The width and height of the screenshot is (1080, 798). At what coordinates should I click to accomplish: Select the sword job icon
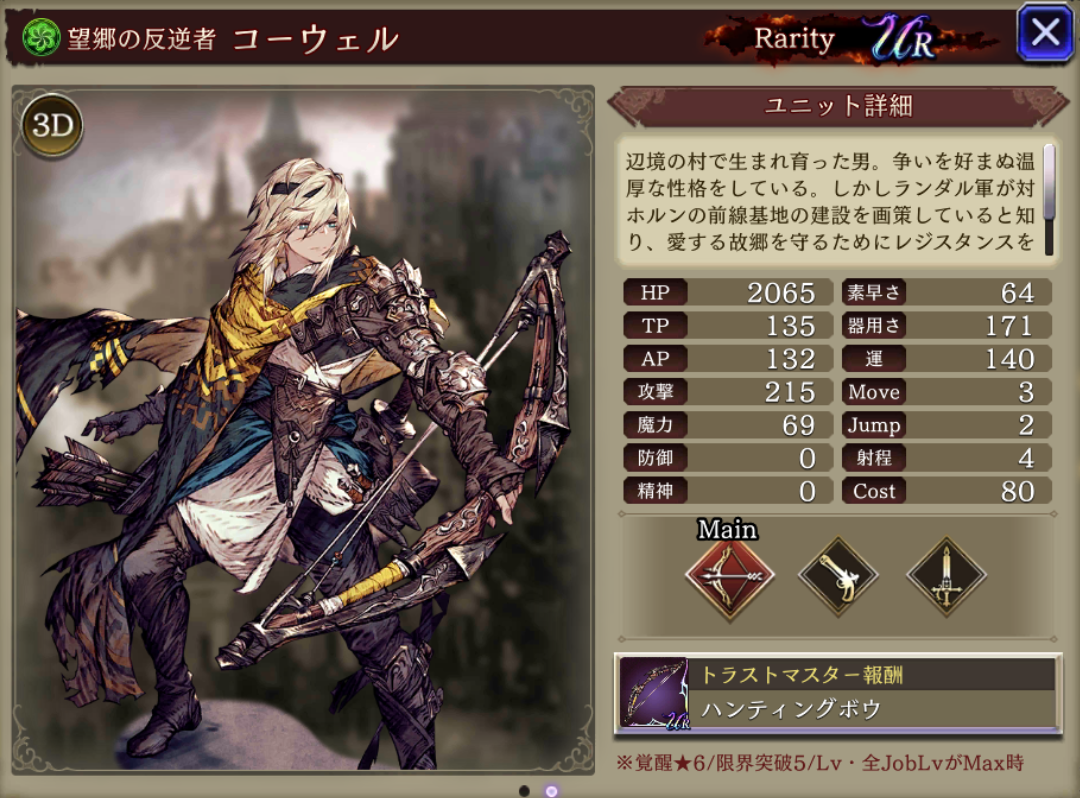click(946, 577)
